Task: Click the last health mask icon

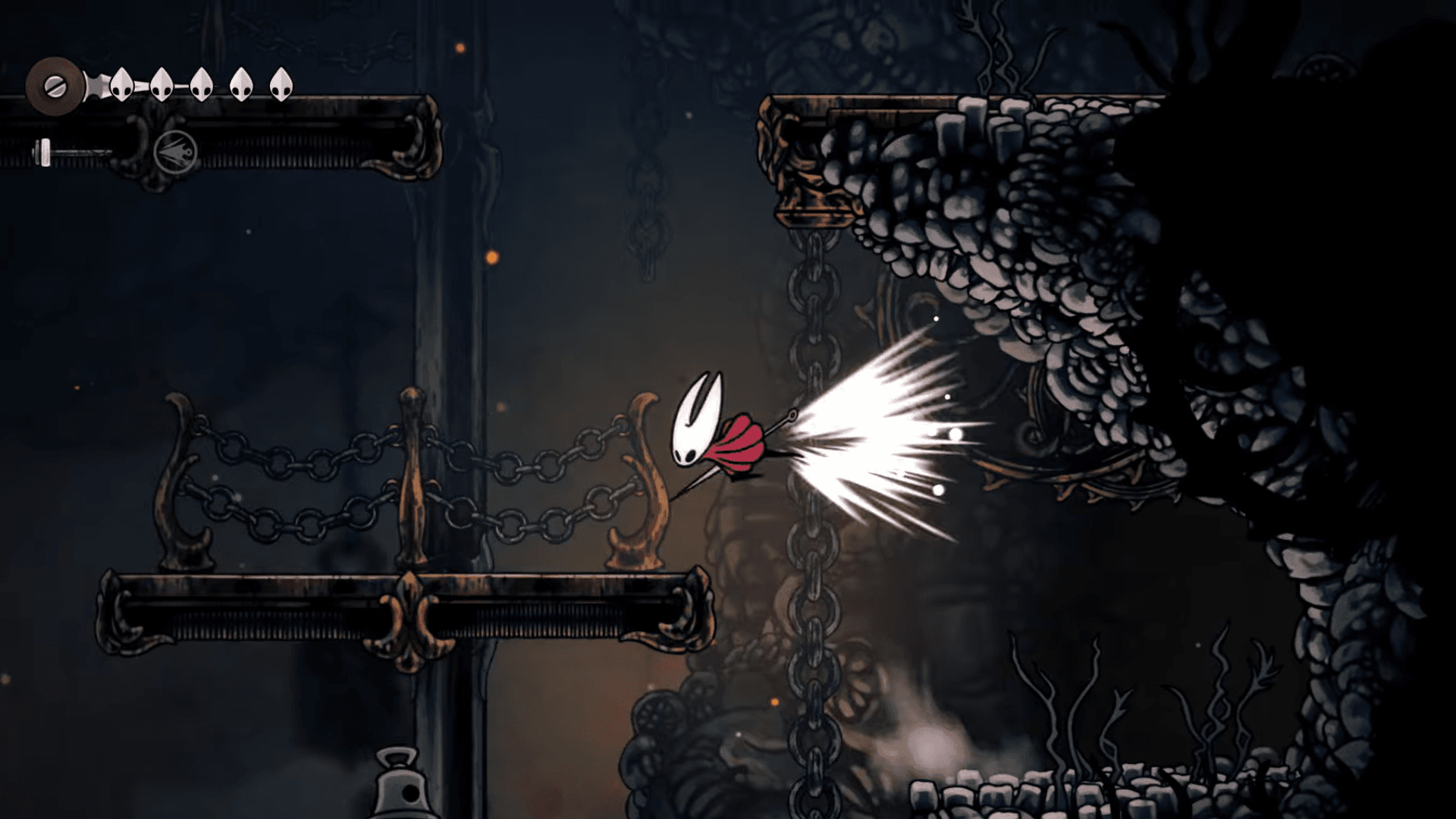Action: 281,83
